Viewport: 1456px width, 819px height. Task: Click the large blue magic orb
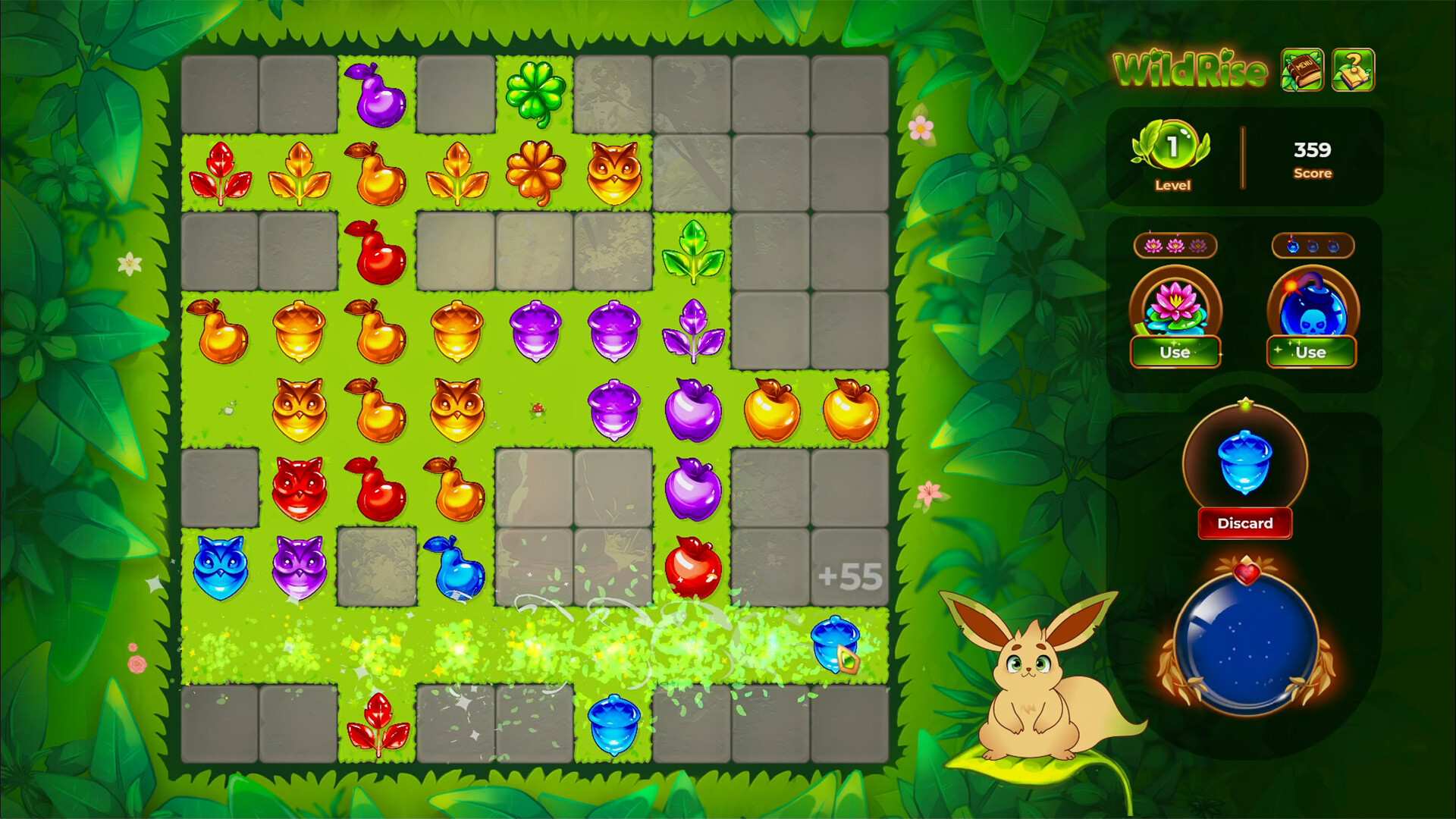(x=1246, y=643)
